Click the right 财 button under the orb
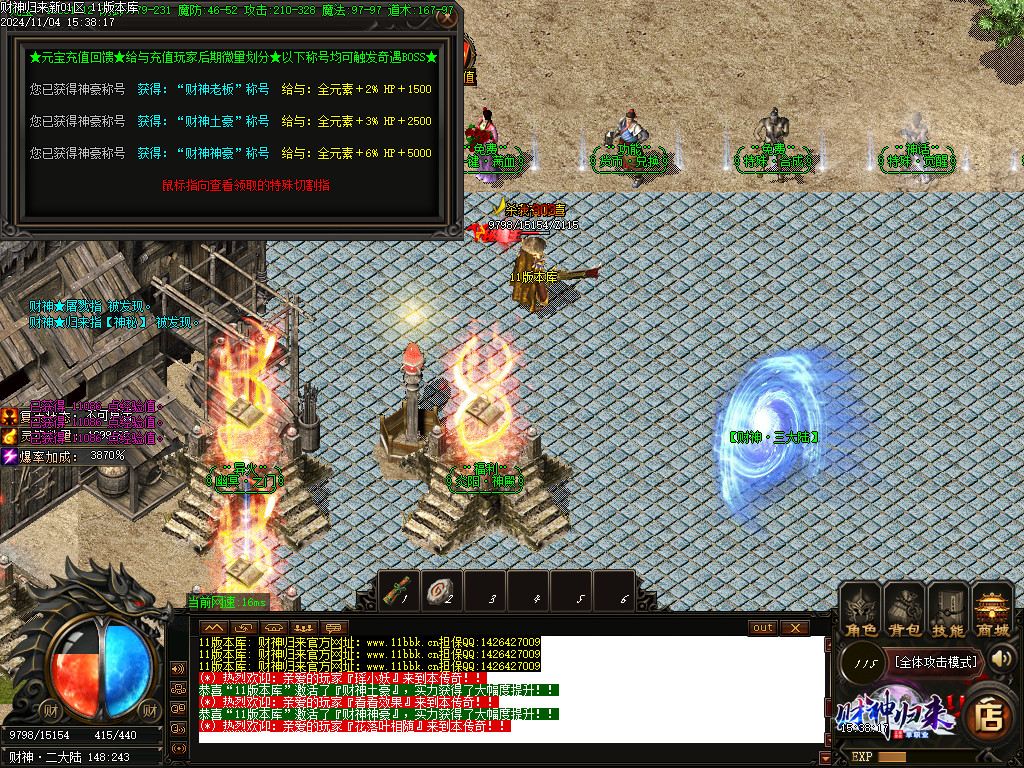1024x768 pixels. pos(149,710)
